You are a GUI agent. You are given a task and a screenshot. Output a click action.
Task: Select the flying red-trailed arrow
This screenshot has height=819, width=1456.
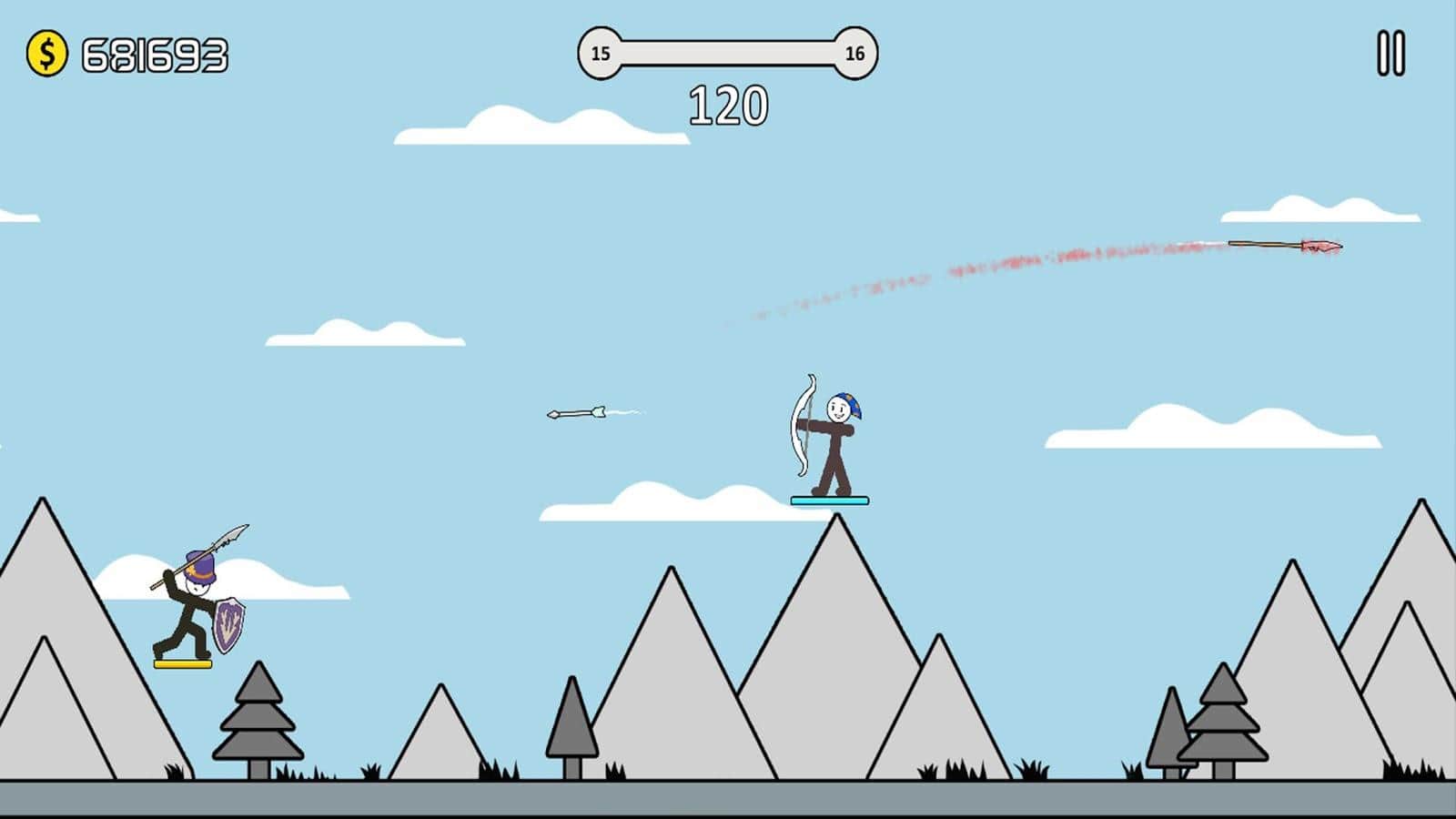[x=1283, y=244]
